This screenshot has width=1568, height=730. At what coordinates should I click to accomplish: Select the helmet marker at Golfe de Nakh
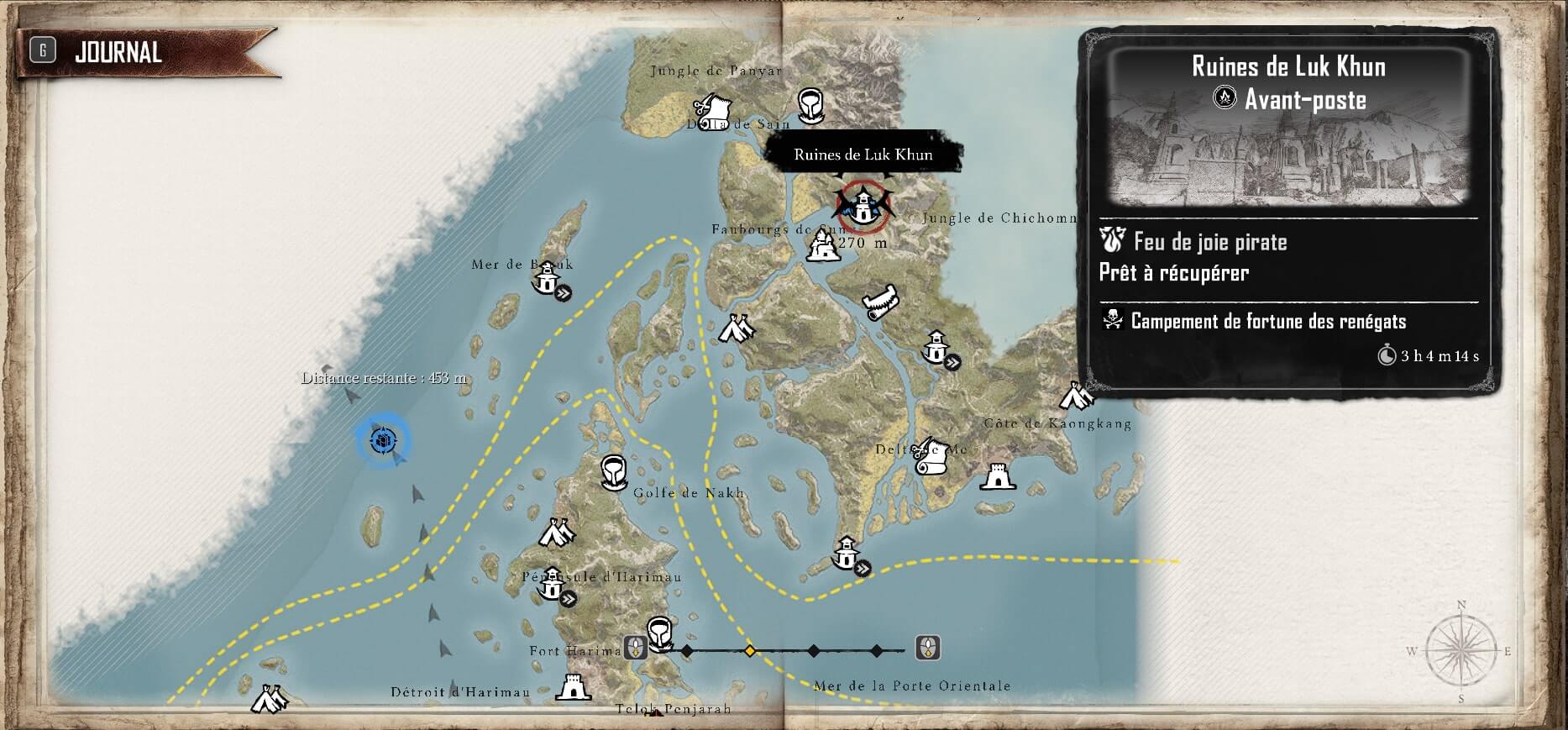tap(615, 473)
